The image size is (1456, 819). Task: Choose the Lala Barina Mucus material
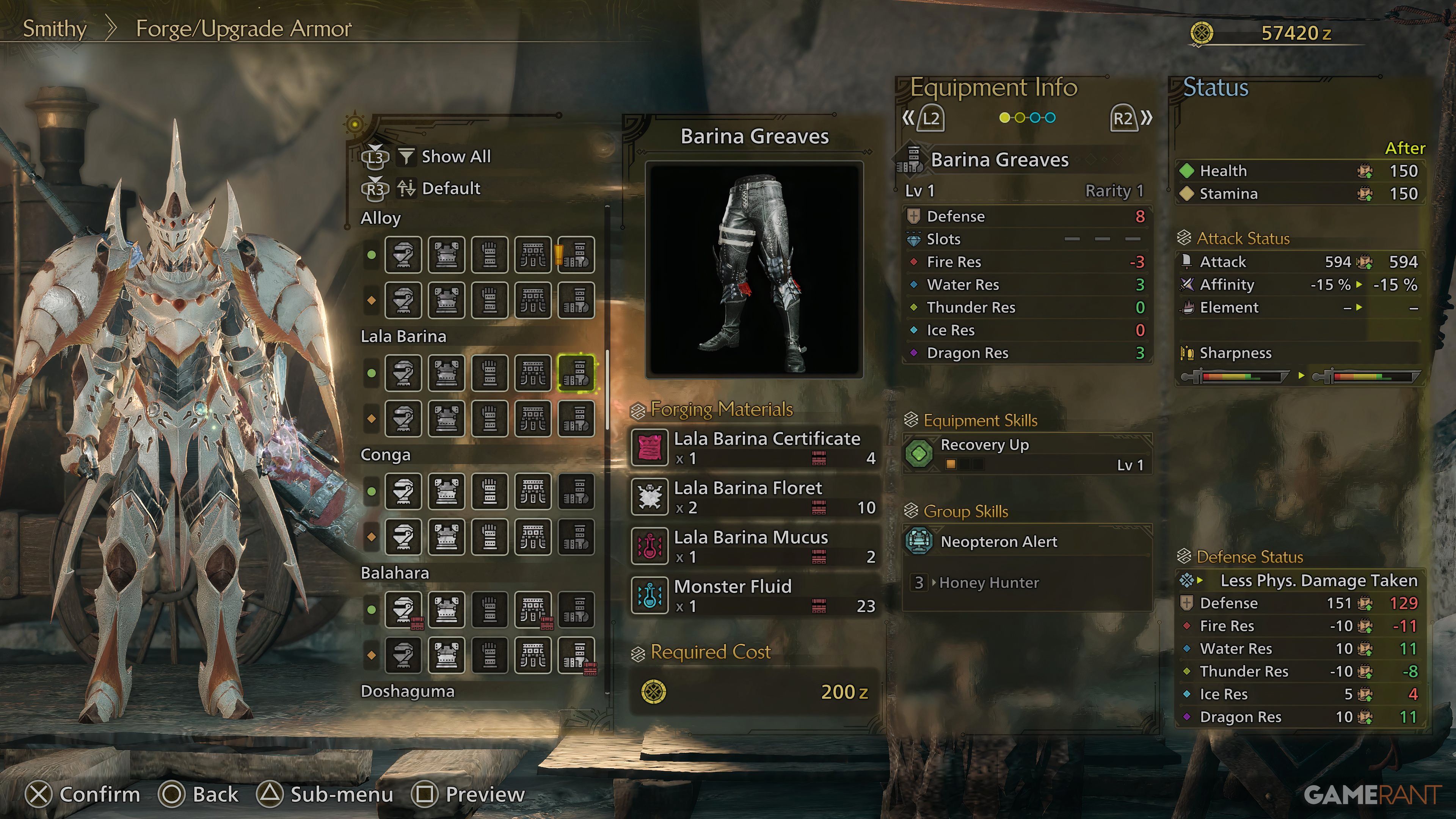point(755,546)
